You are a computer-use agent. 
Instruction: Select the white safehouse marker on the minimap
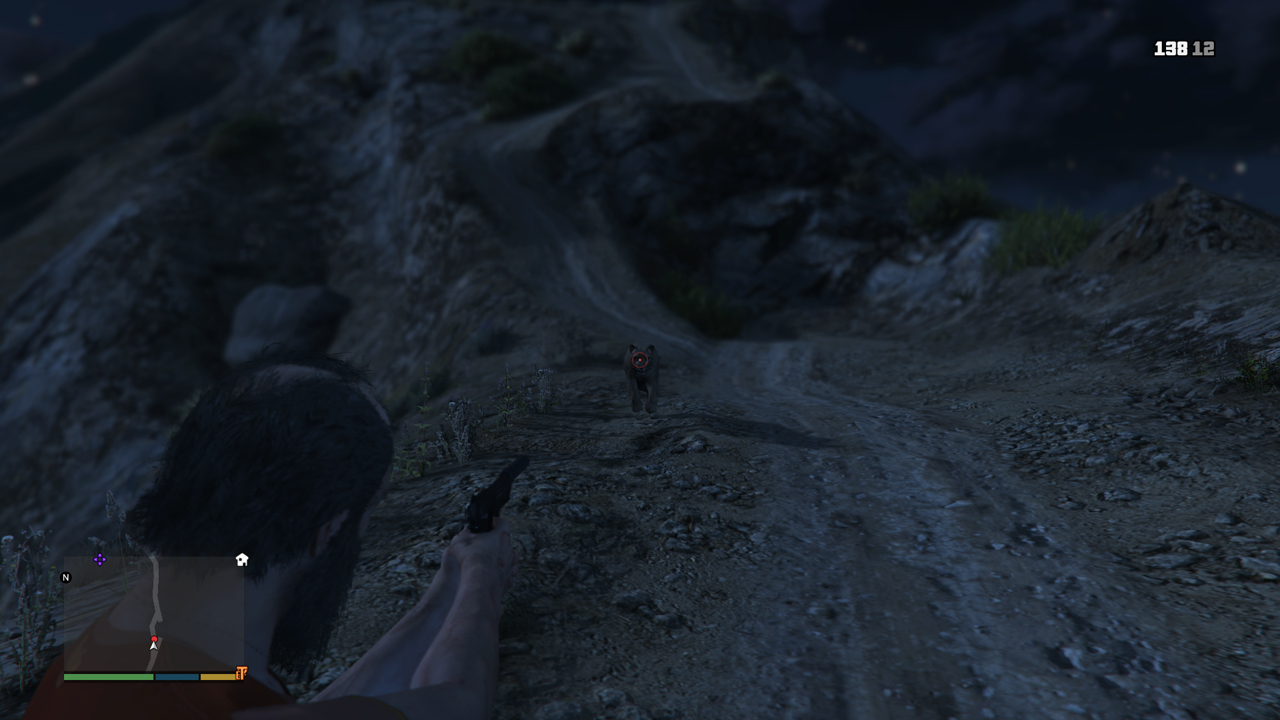click(242, 560)
